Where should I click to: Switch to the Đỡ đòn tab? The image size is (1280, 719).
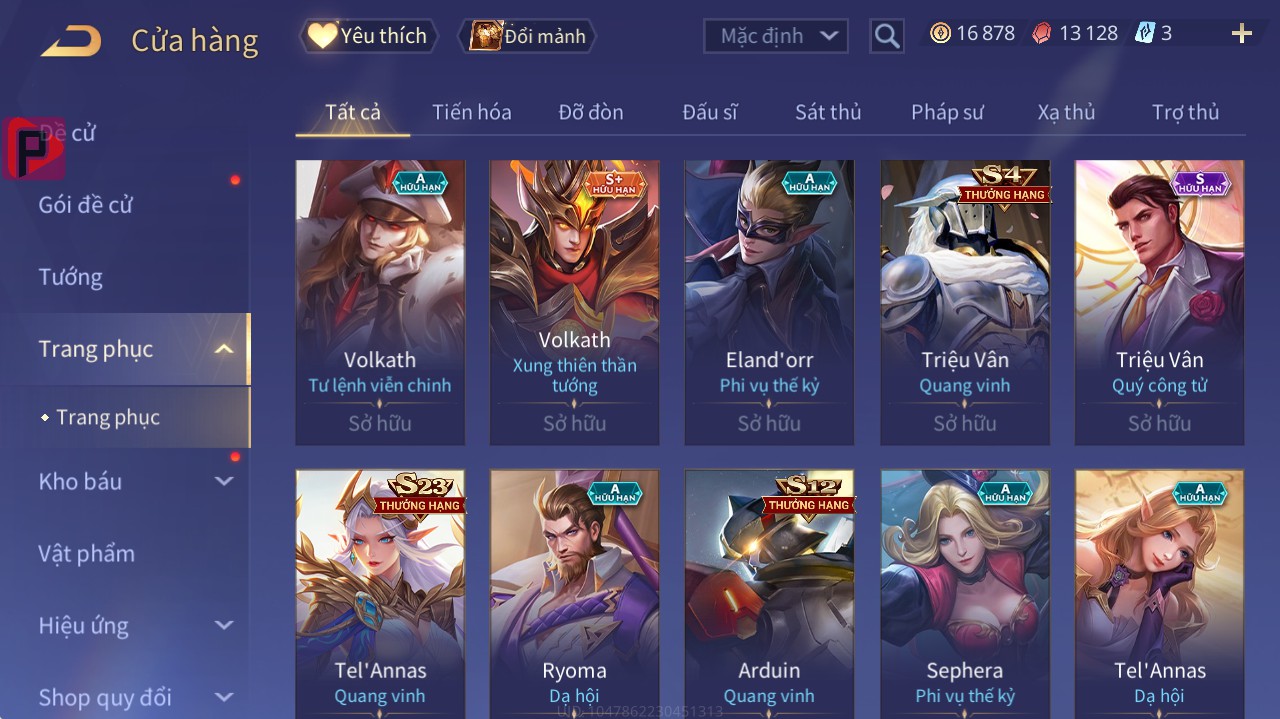click(x=590, y=112)
